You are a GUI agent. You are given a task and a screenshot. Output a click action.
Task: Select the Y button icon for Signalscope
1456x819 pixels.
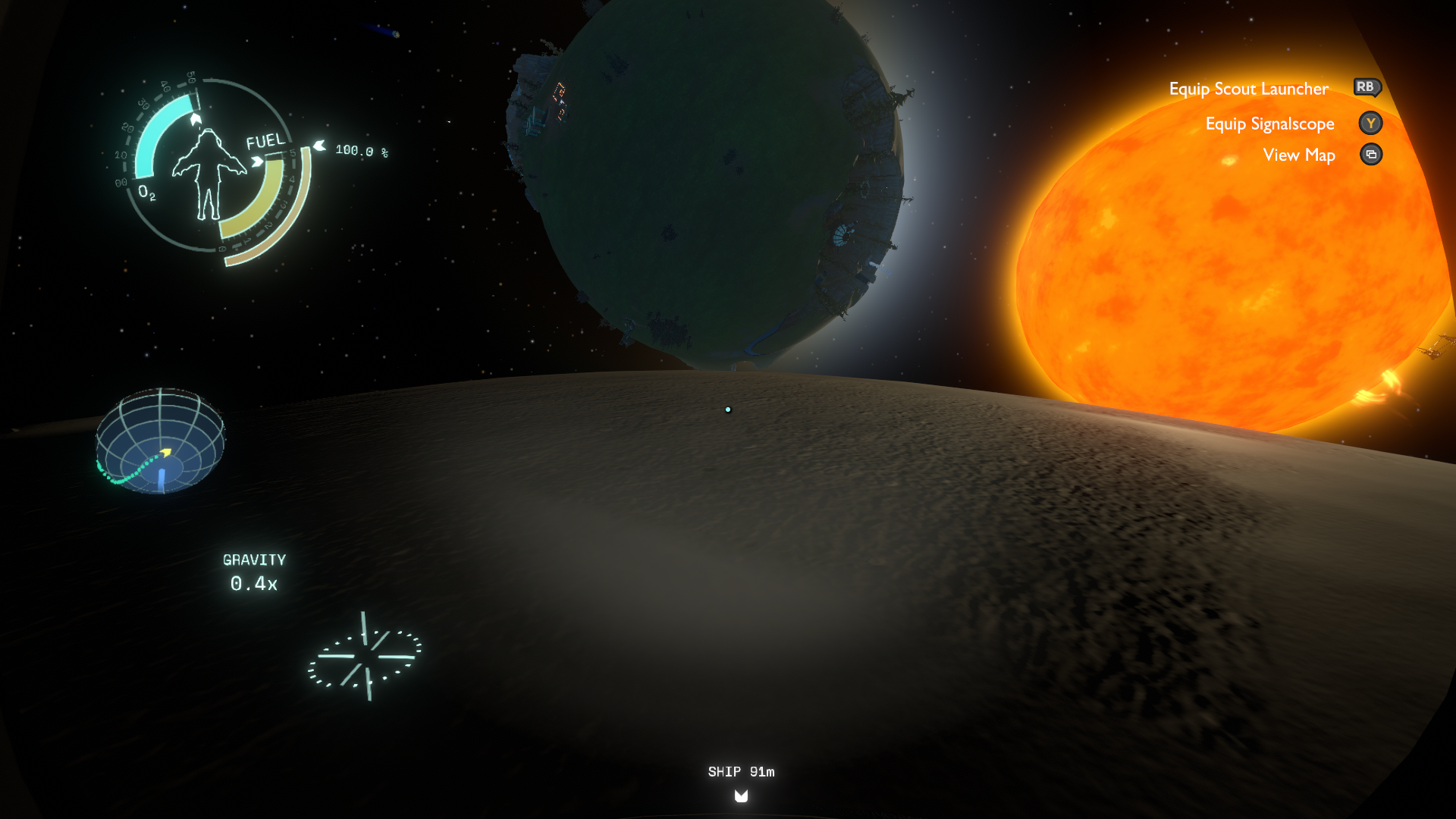pos(1370,123)
